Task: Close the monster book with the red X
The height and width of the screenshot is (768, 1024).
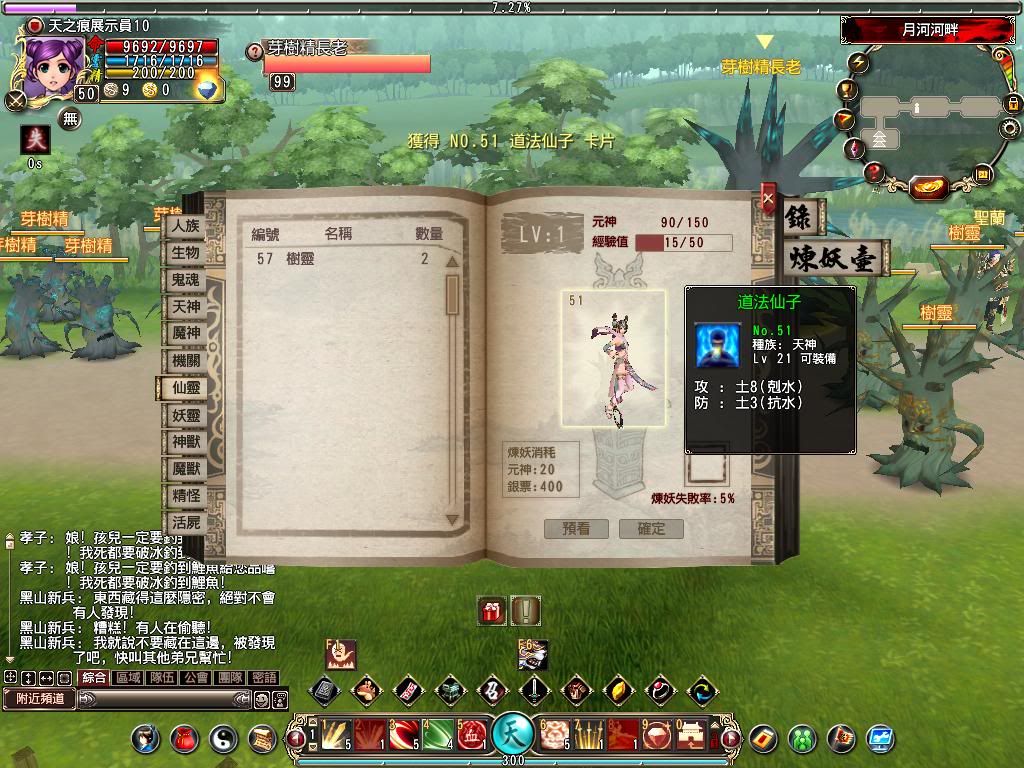Action: 768,198
